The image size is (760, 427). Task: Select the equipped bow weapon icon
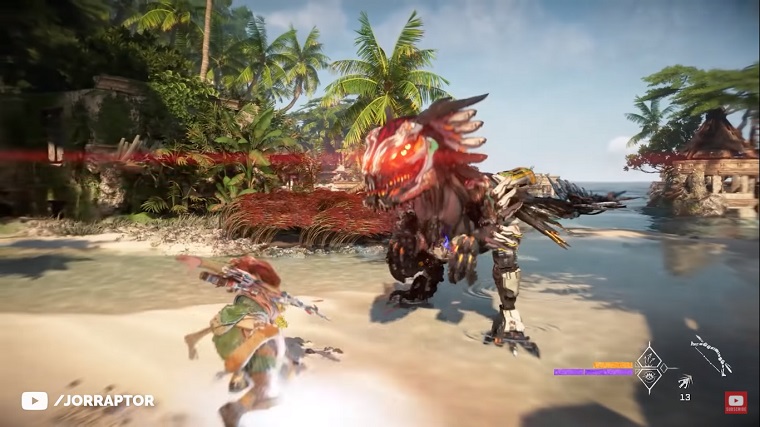click(x=711, y=355)
